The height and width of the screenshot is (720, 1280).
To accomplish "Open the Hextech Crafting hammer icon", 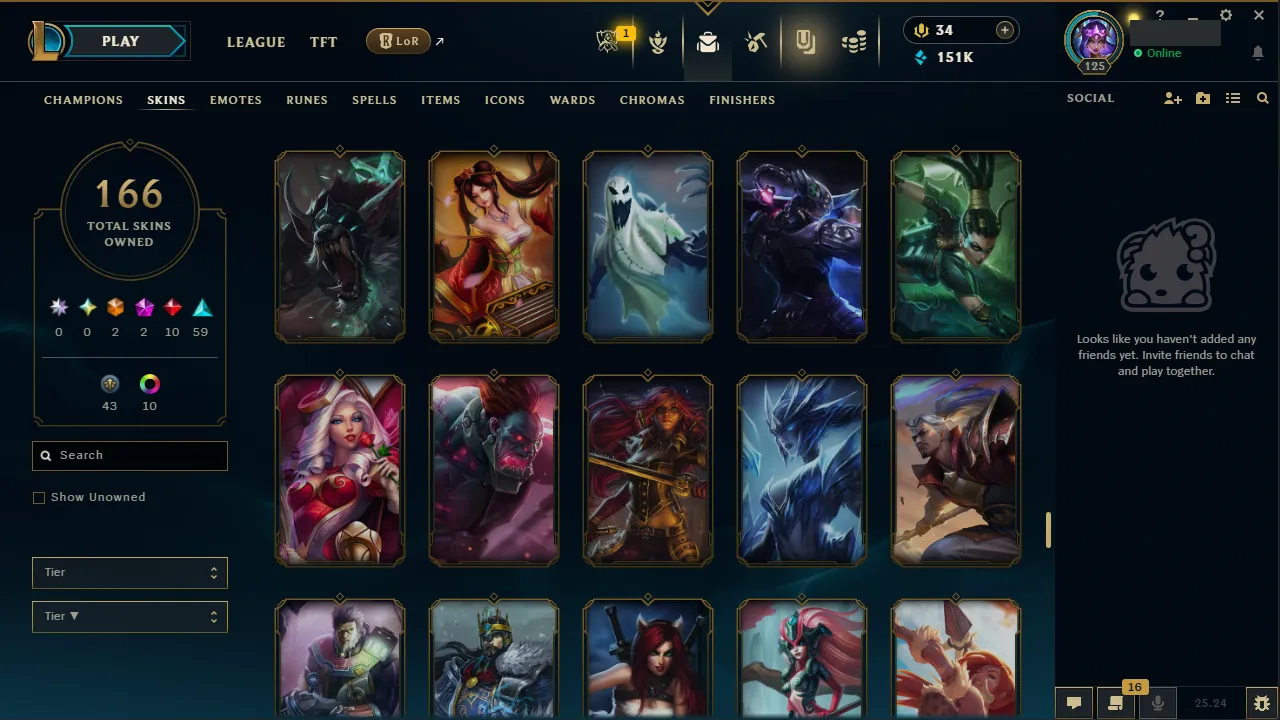I will 756,41.
